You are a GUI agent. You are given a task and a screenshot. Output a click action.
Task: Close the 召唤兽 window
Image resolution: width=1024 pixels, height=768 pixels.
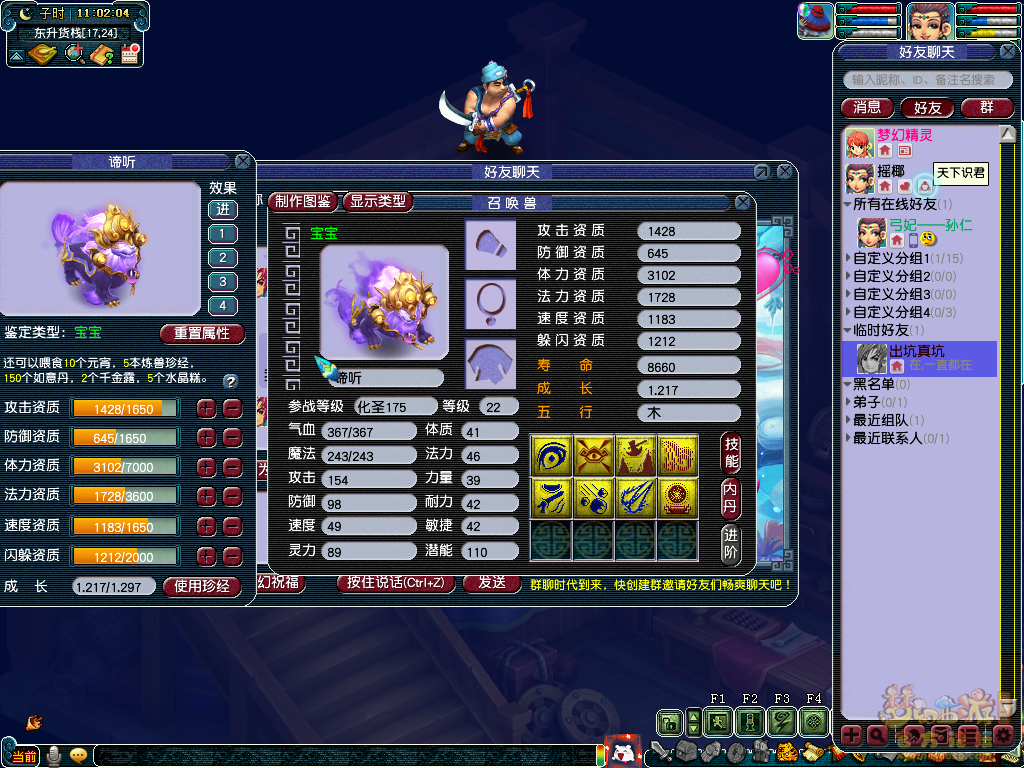743,202
